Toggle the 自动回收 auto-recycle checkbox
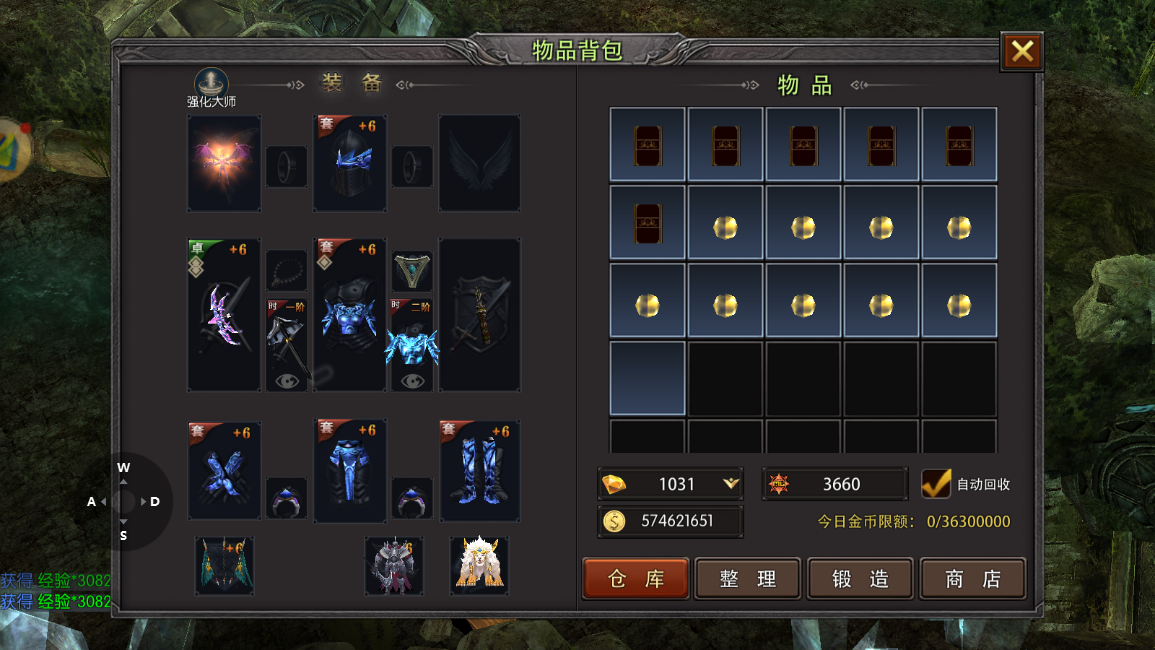1155x650 pixels. click(x=936, y=484)
